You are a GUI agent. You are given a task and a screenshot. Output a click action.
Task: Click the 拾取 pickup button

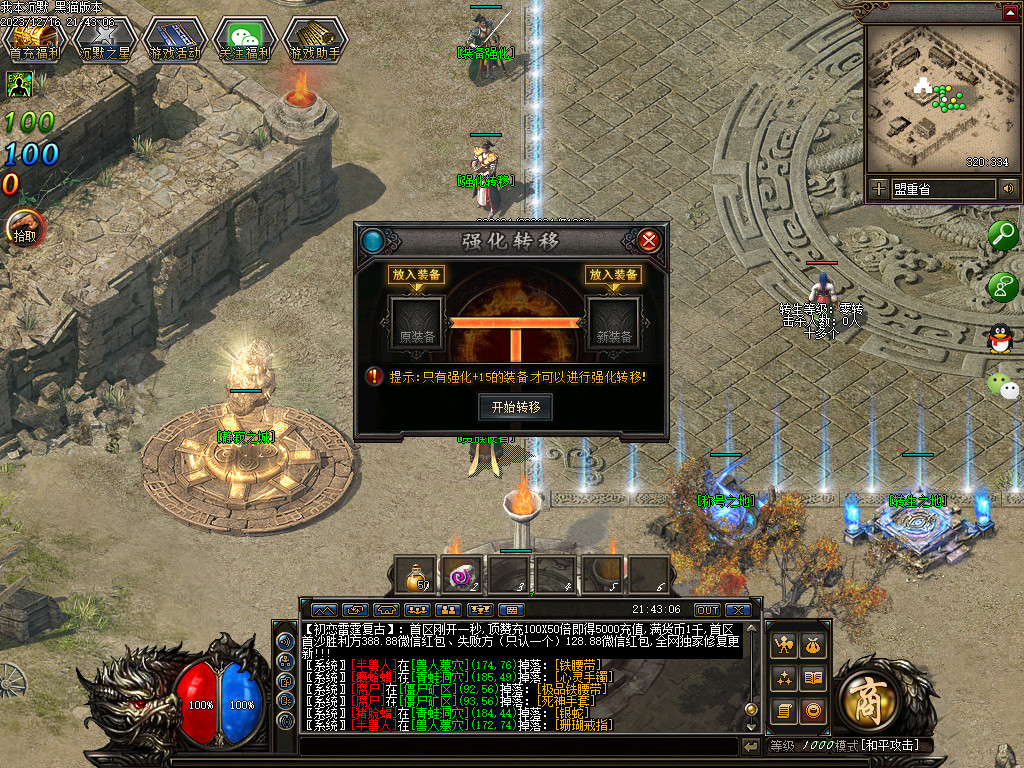click(25, 228)
